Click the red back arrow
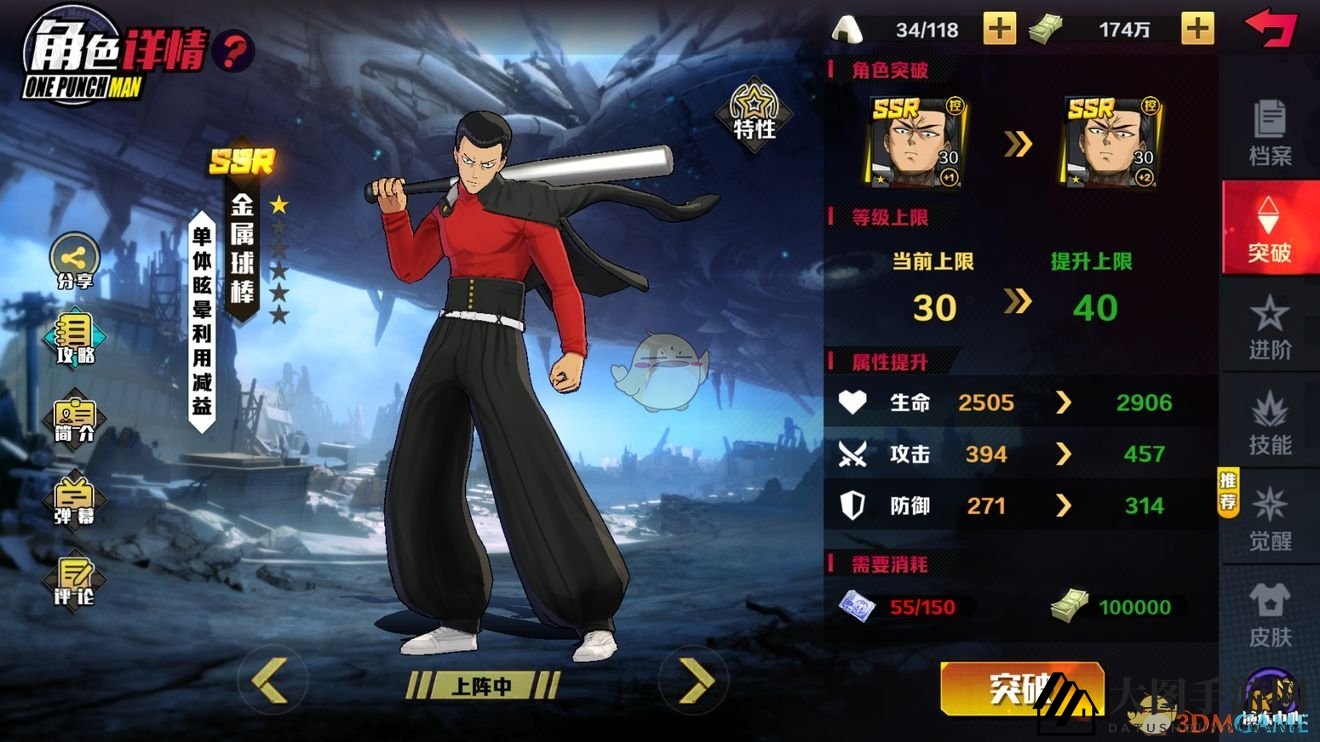The image size is (1320, 742). pyautogui.click(x=1273, y=28)
